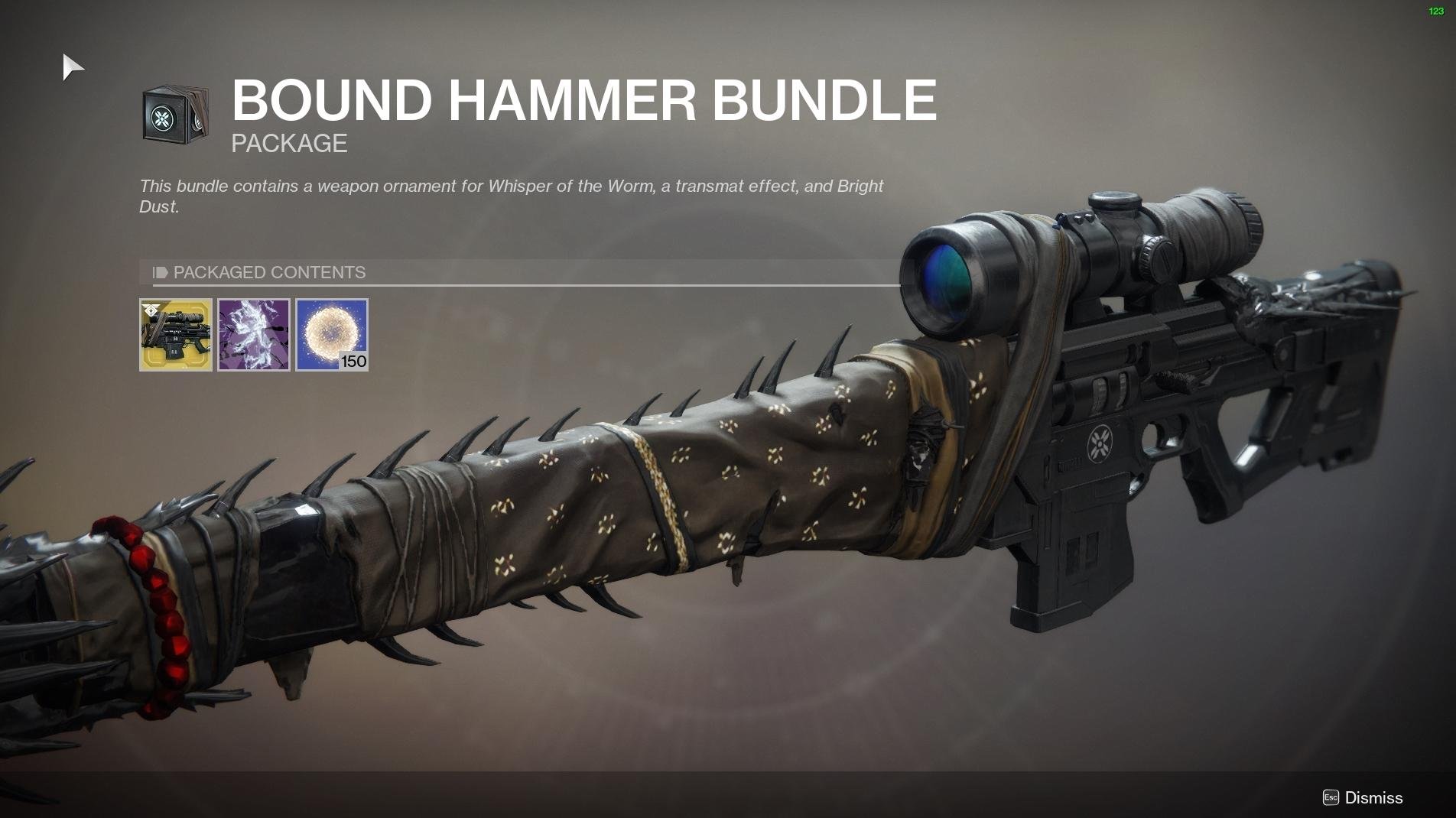Click the Whisper of the Worm description link

574,186
